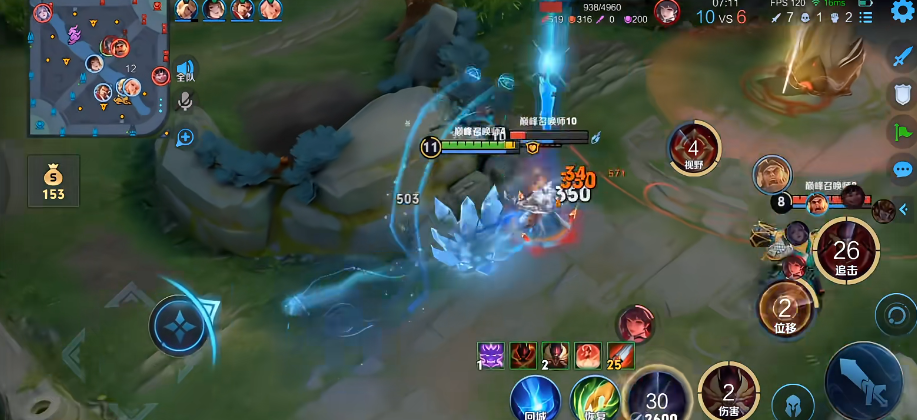
Task: Activate the 回城 recall button
Action: pos(535,399)
